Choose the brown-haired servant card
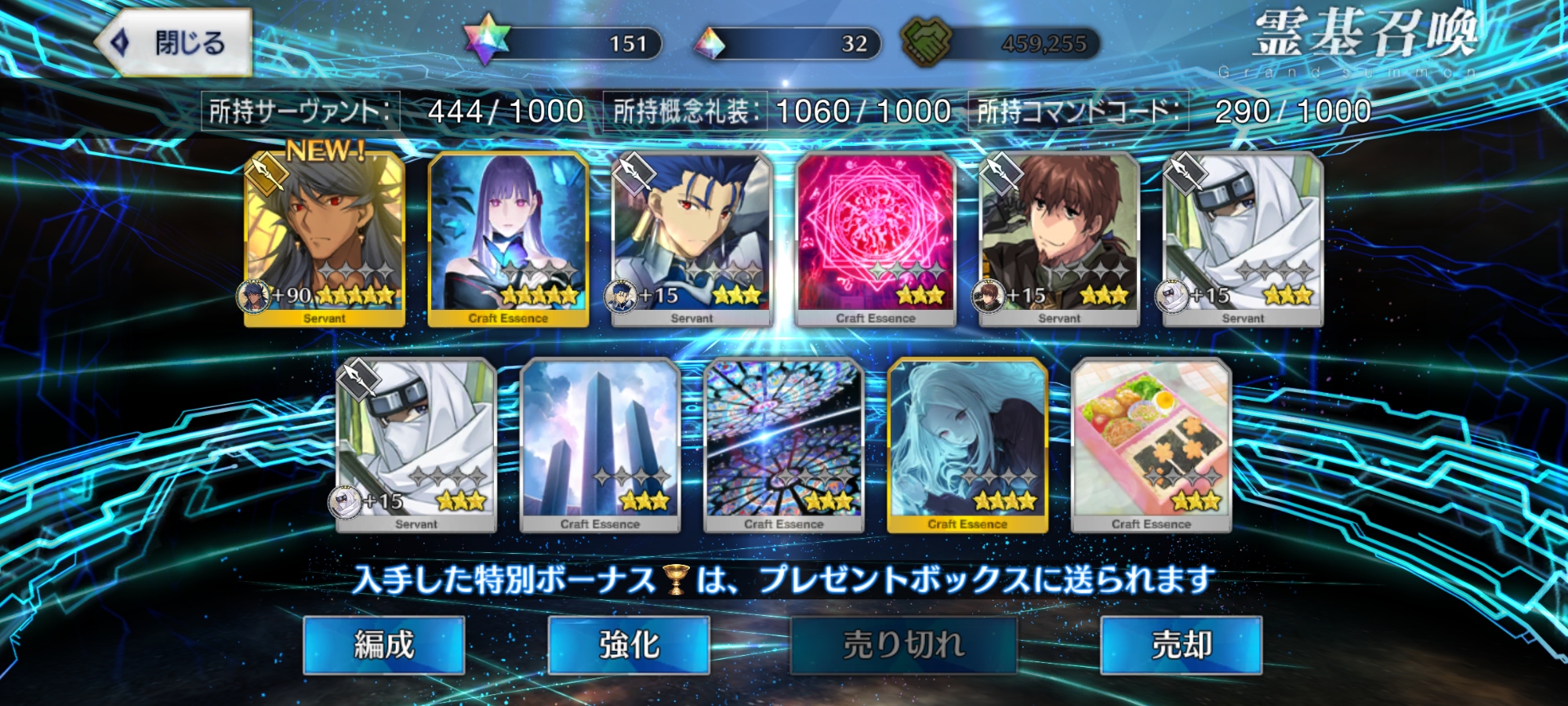Viewport: 1568px width, 706px height. 1058,239
